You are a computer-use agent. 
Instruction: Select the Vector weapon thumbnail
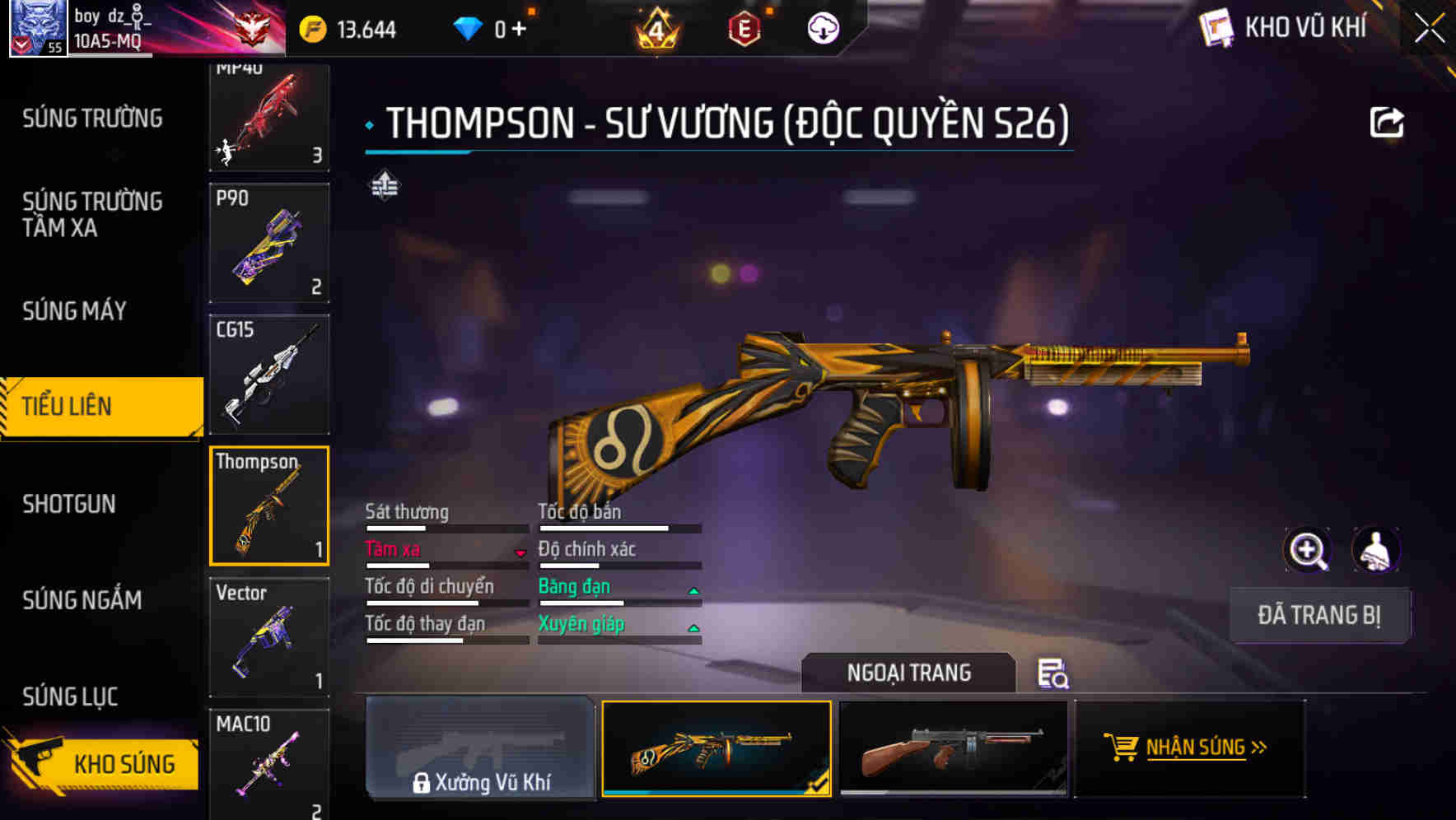(269, 636)
